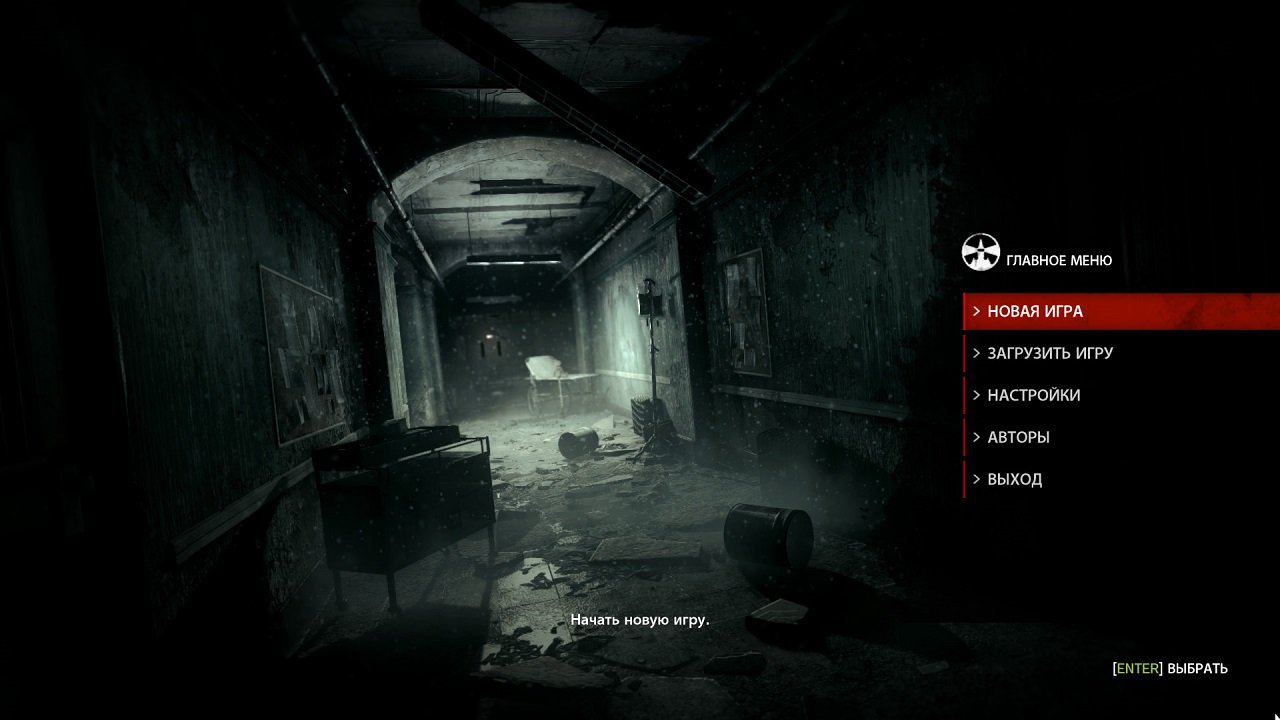1280x720 pixels.
Task: Select АВТОРЫ to view credits
Action: pos(1019,437)
